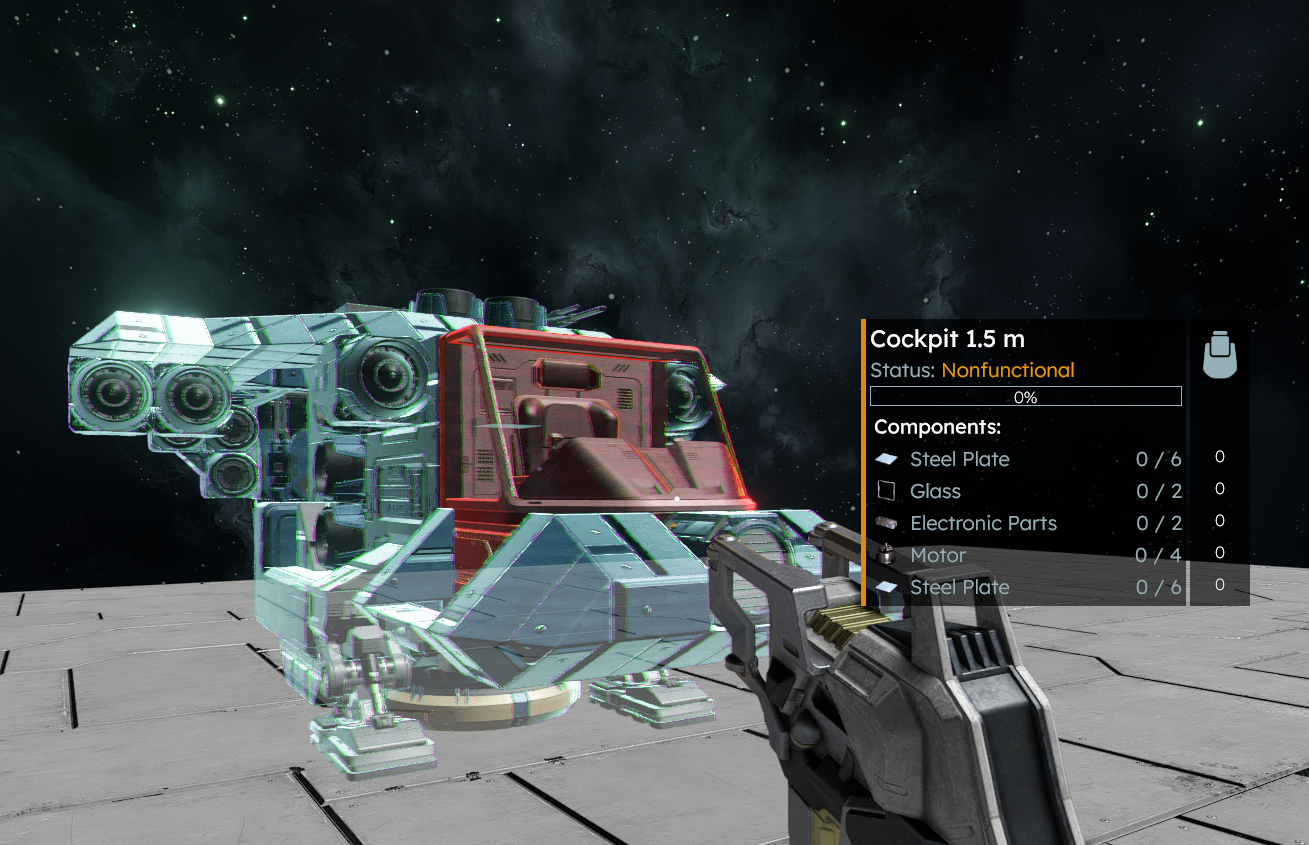
Task: Select the Motor component row
Action: click(x=1027, y=555)
